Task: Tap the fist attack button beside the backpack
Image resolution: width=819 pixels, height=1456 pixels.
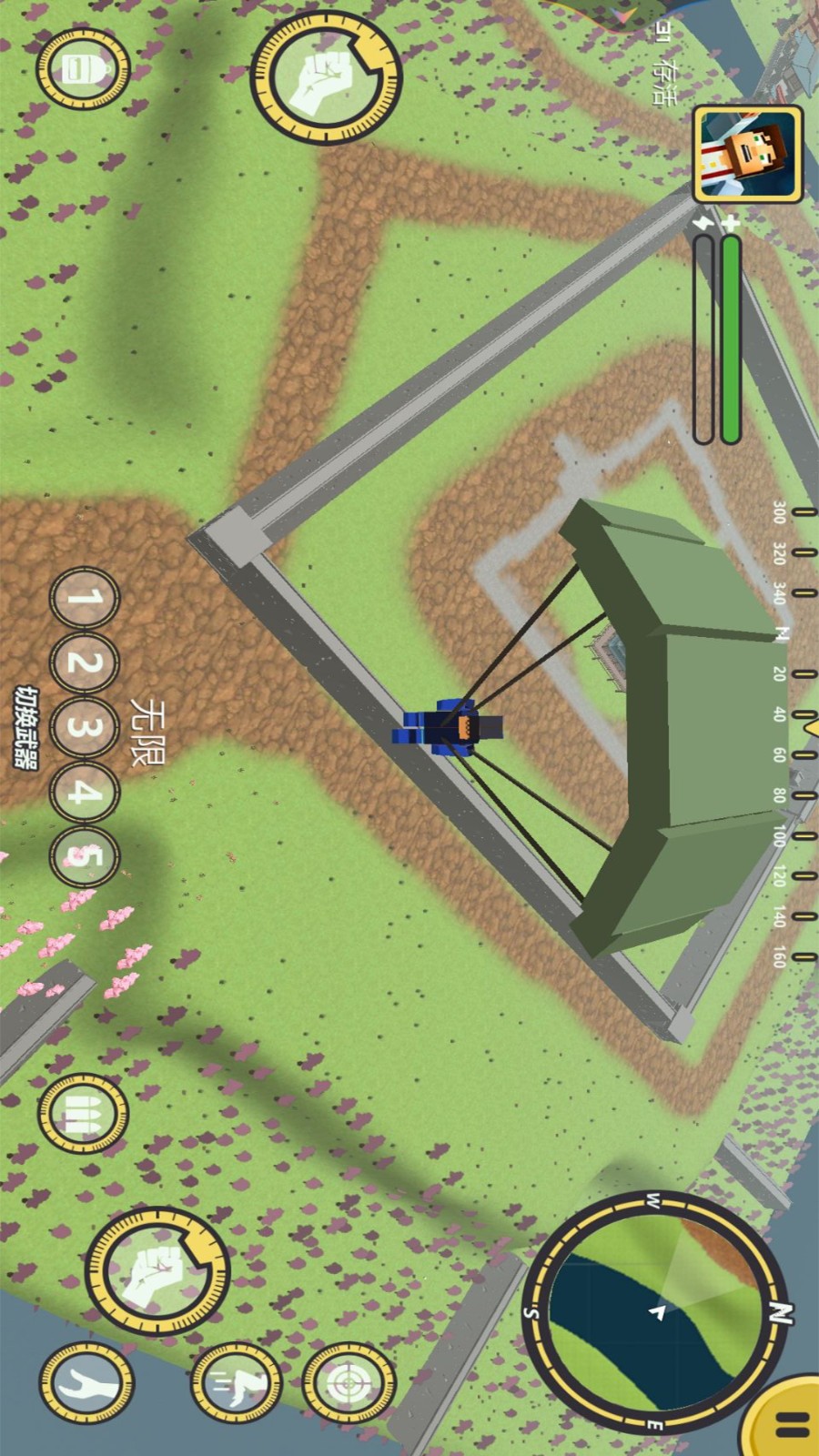Action: pos(326,78)
